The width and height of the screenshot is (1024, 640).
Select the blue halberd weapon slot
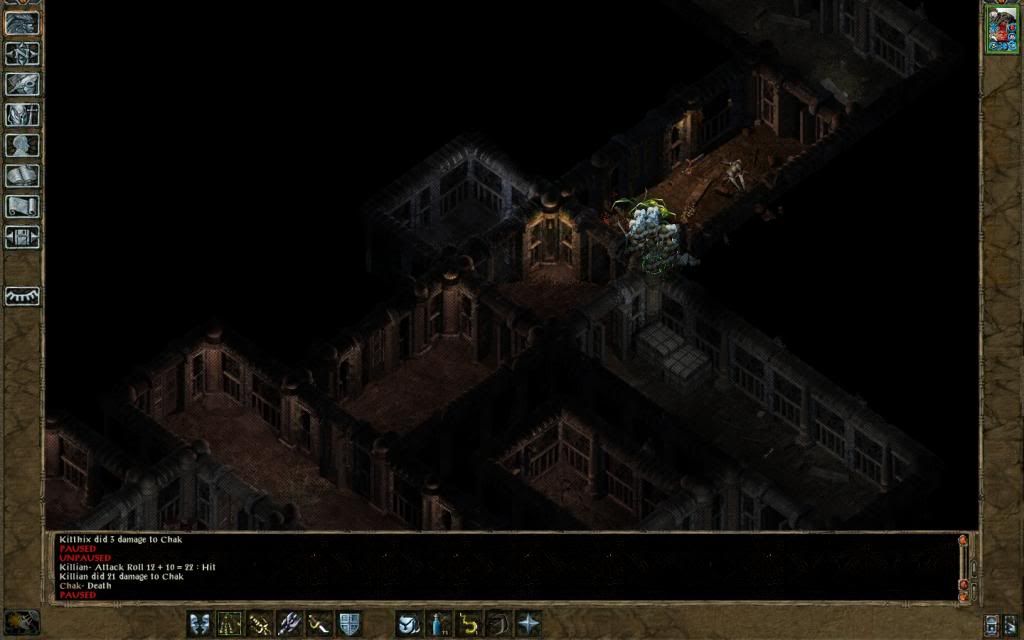(x=290, y=623)
